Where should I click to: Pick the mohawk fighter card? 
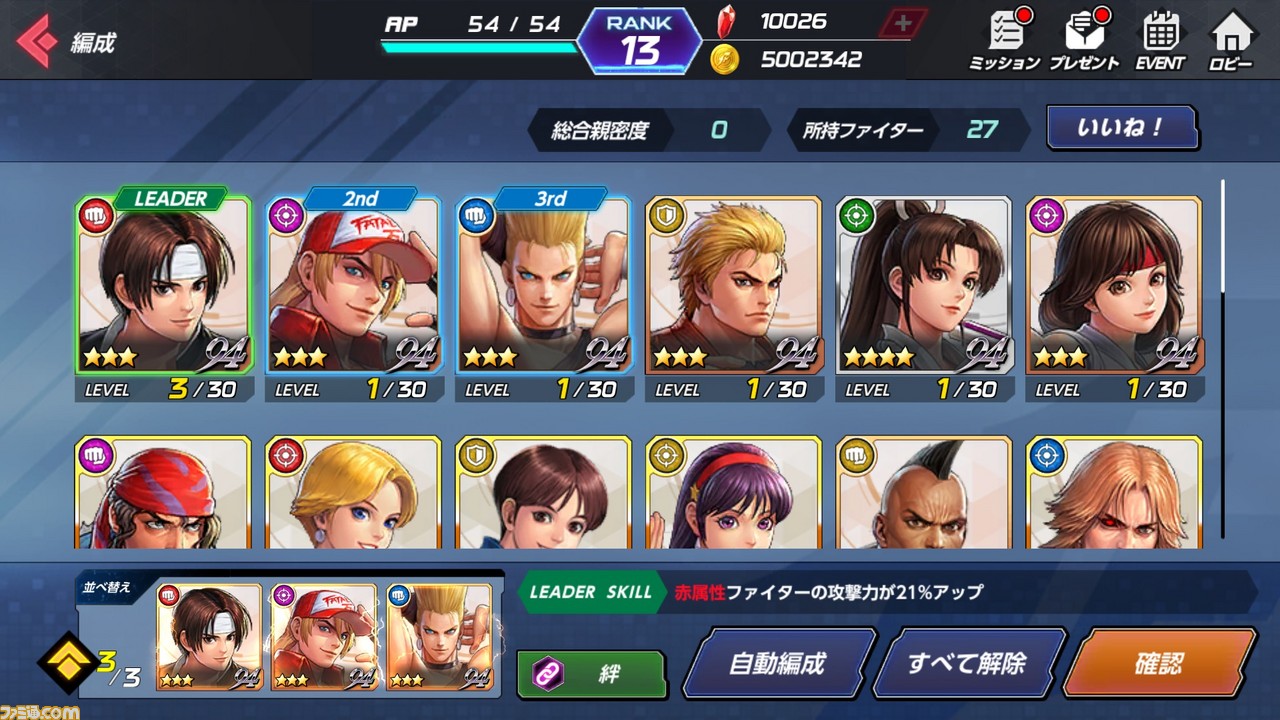click(x=923, y=493)
